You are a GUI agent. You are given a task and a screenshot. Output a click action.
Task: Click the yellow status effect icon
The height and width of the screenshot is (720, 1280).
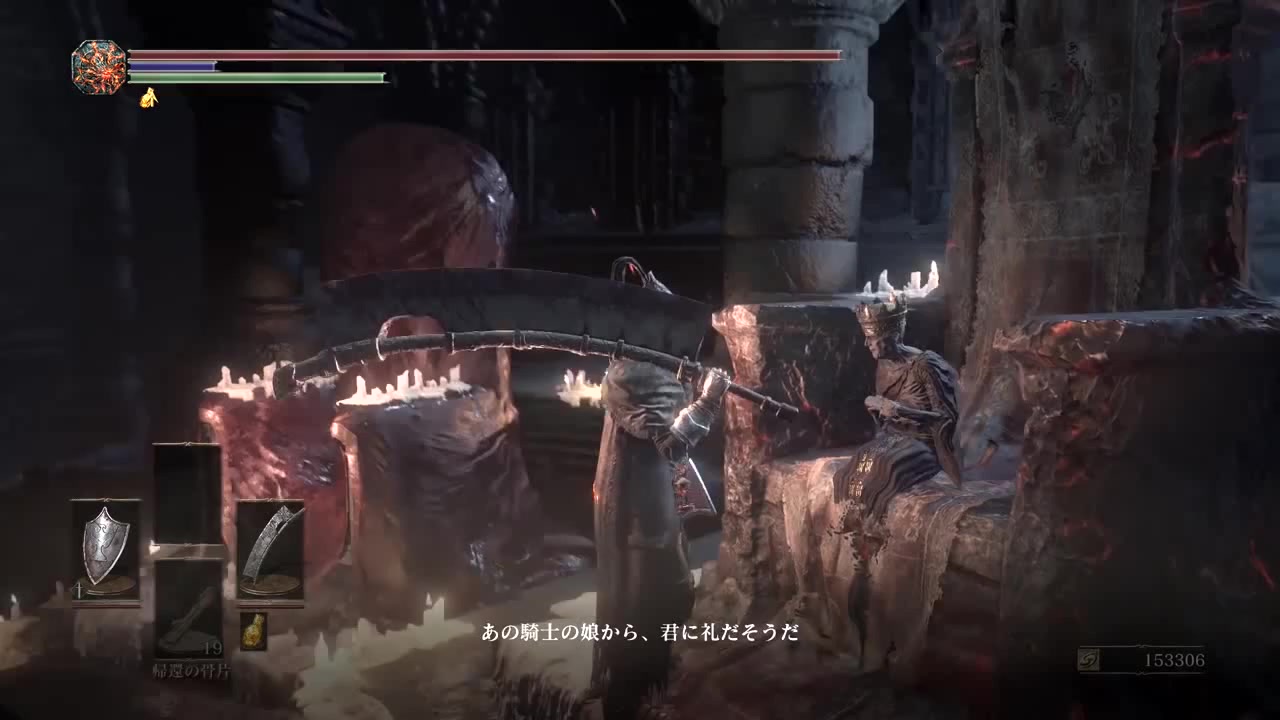click(148, 97)
